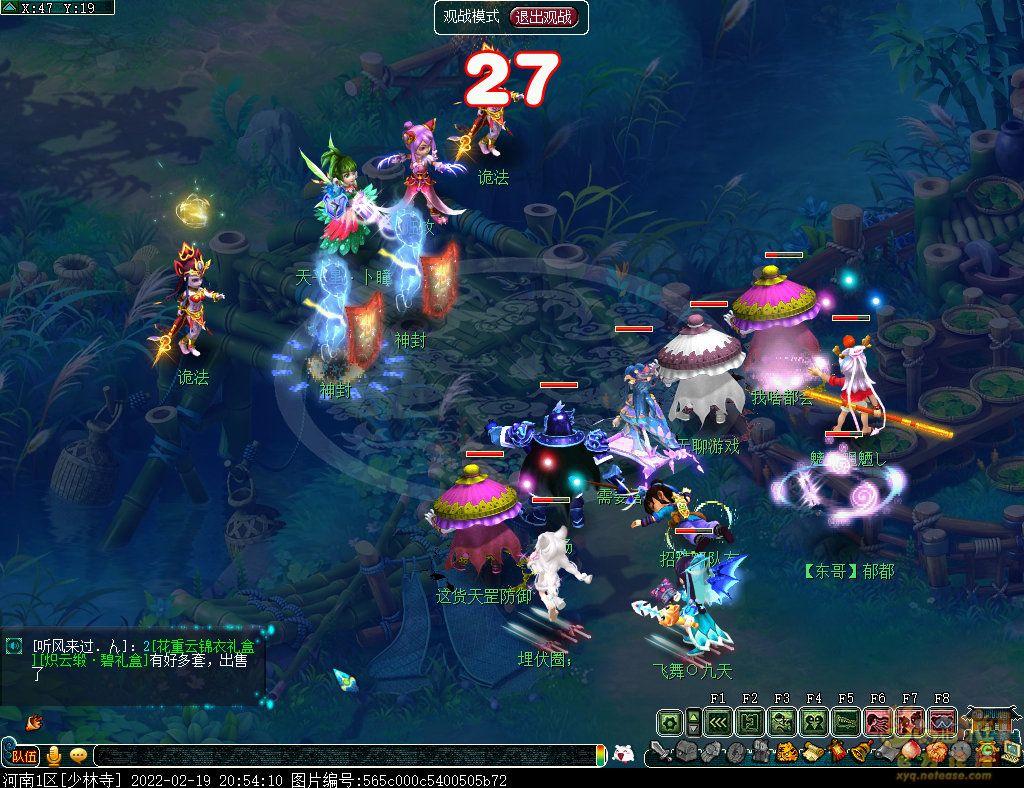
Task: Select the F2 maze-pattern shortcut slot
Action: coord(749,721)
